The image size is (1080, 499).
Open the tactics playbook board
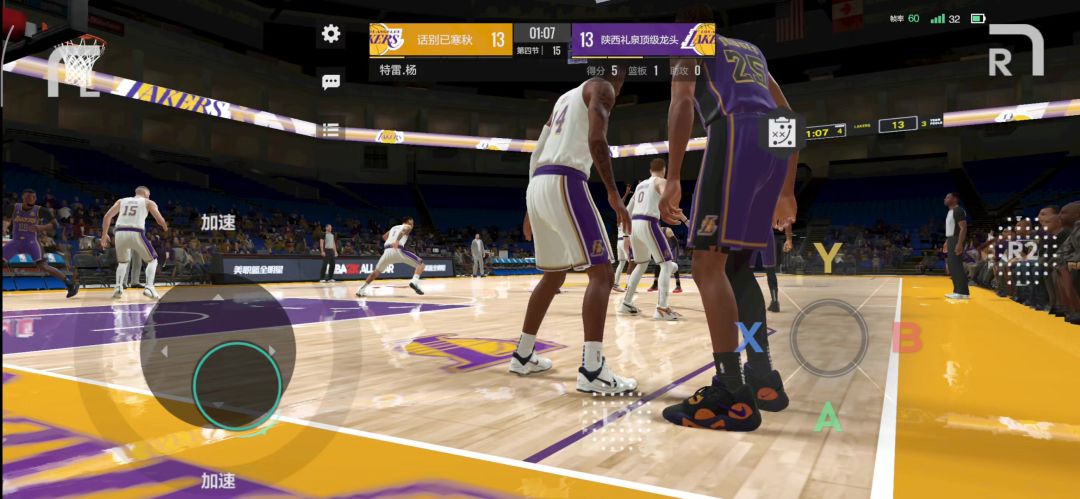[x=783, y=133]
